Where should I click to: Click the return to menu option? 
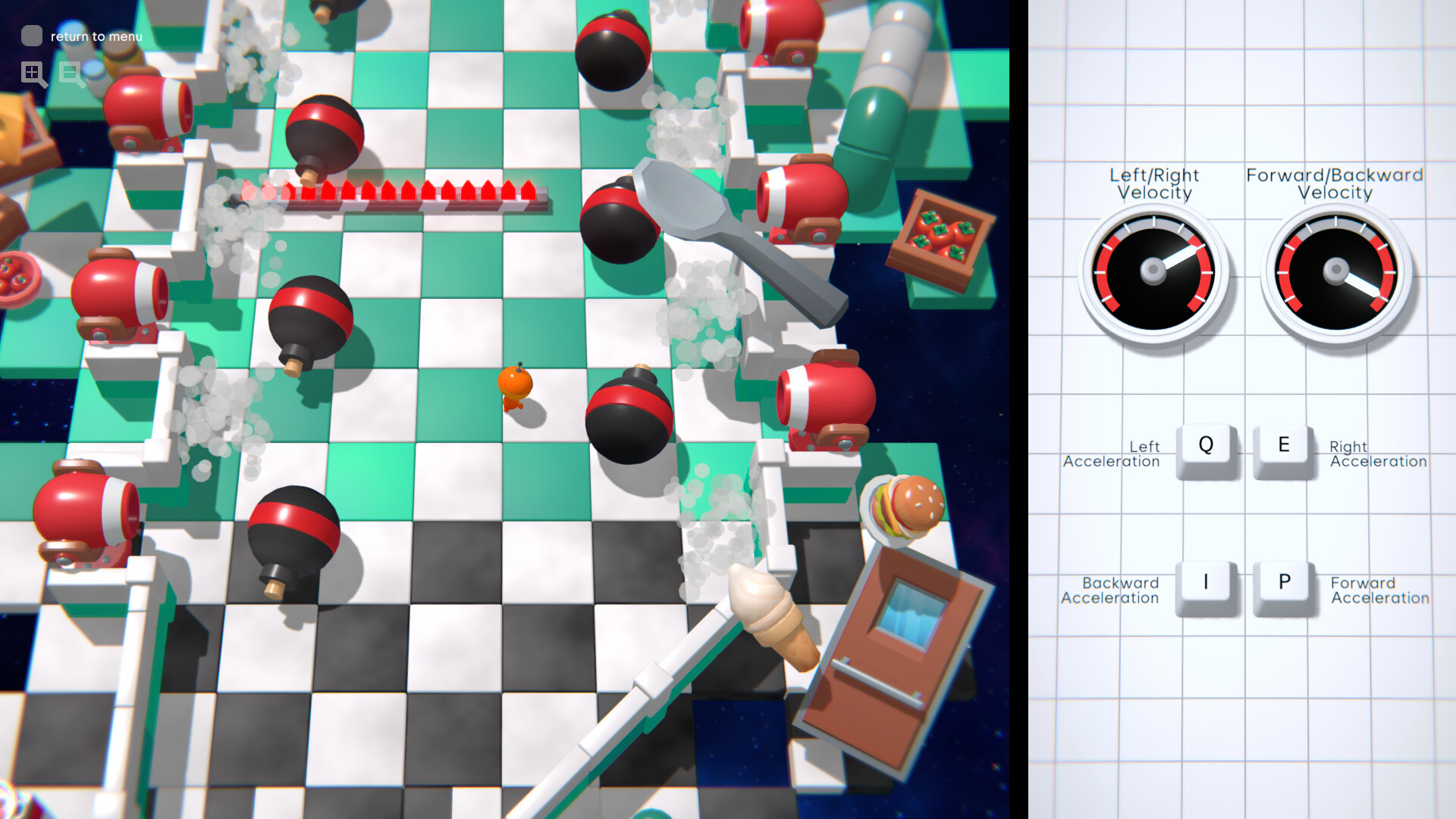(94, 36)
